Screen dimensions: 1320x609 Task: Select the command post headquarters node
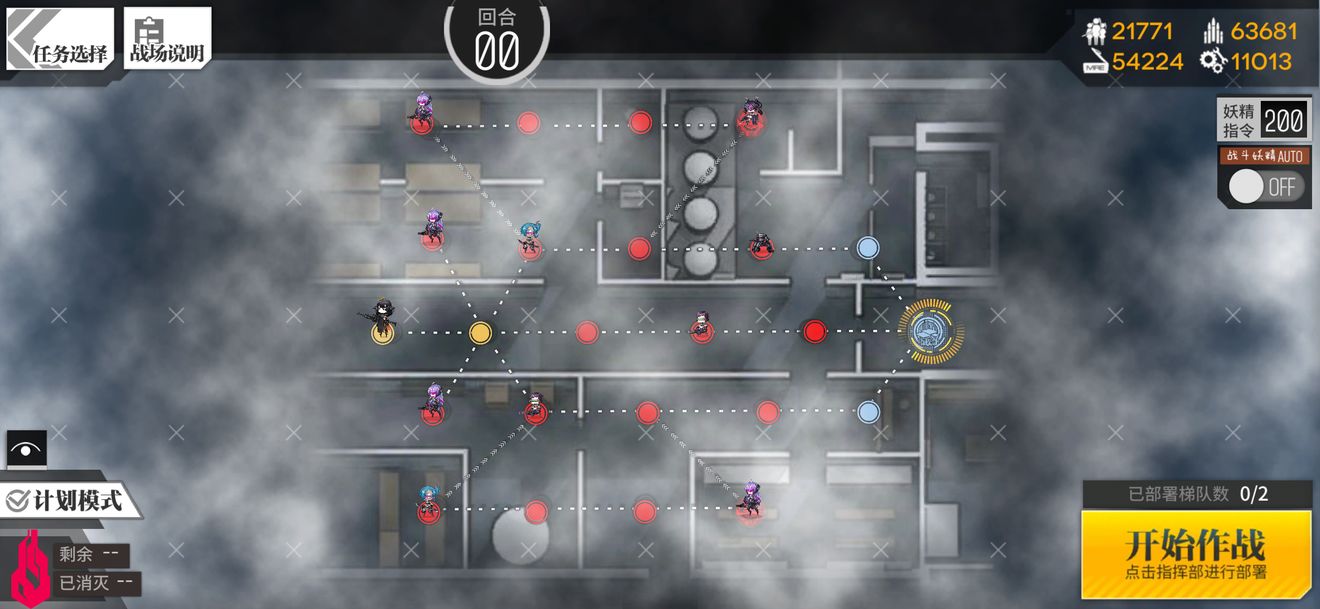click(930, 332)
